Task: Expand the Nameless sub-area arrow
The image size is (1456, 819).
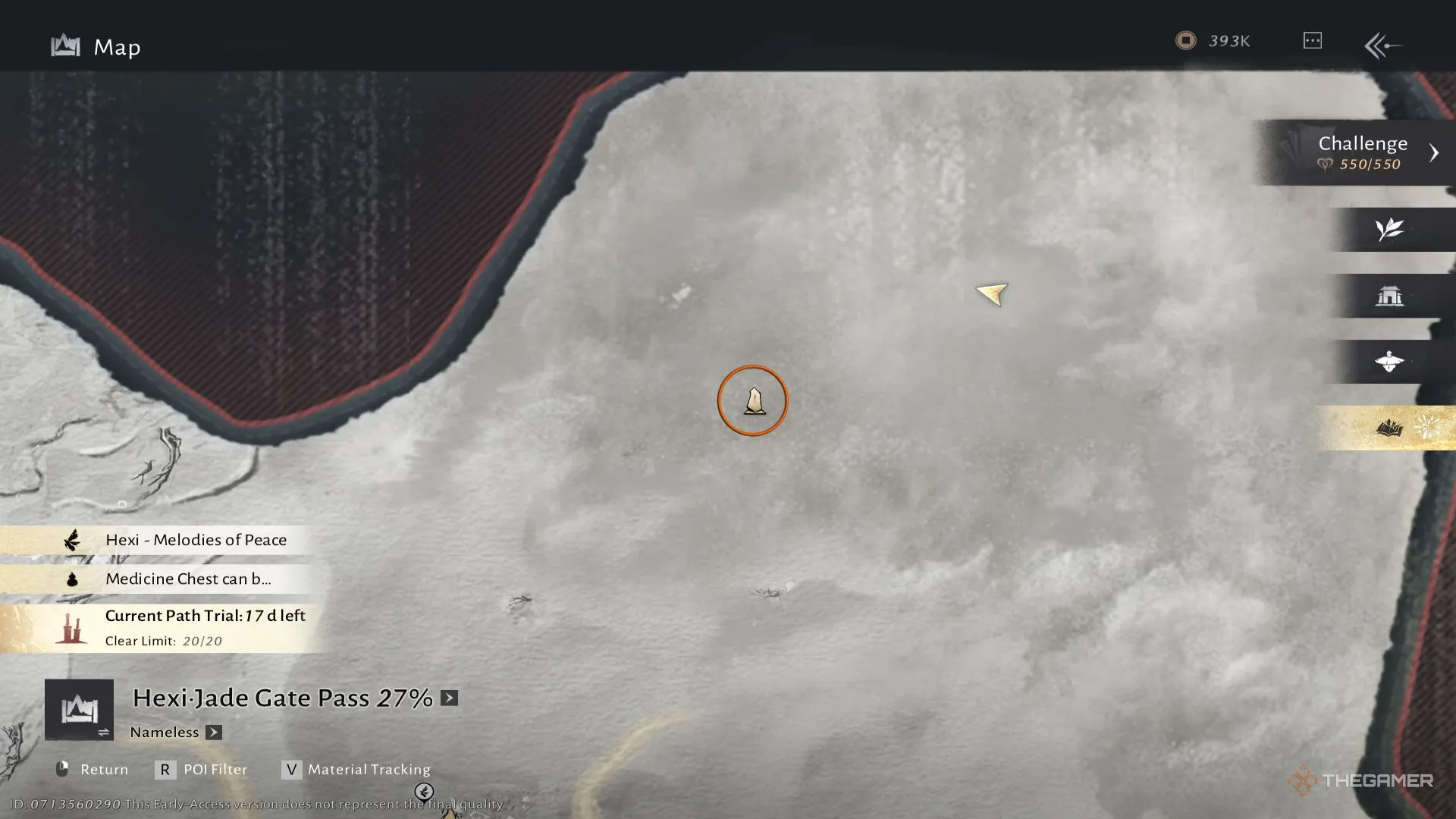Action: [x=214, y=733]
